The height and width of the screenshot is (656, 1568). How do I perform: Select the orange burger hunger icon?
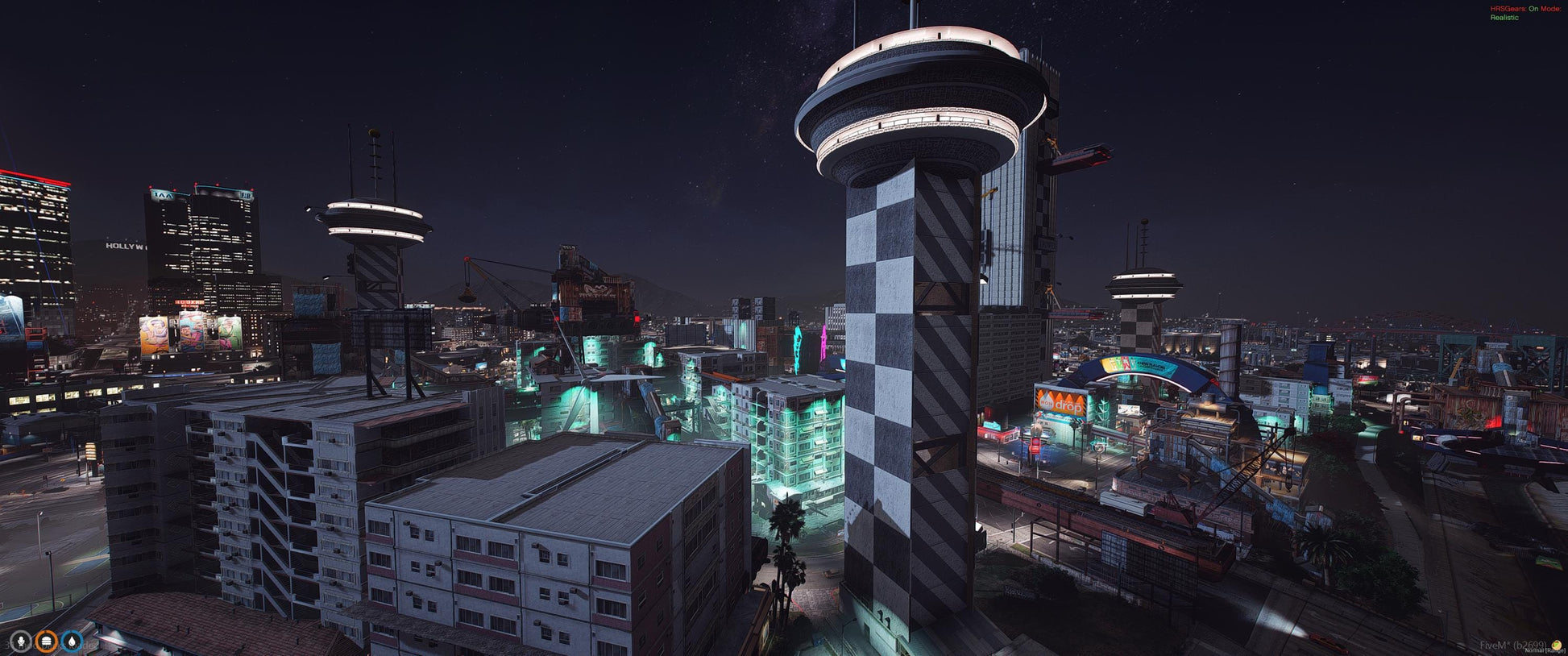click(x=47, y=641)
